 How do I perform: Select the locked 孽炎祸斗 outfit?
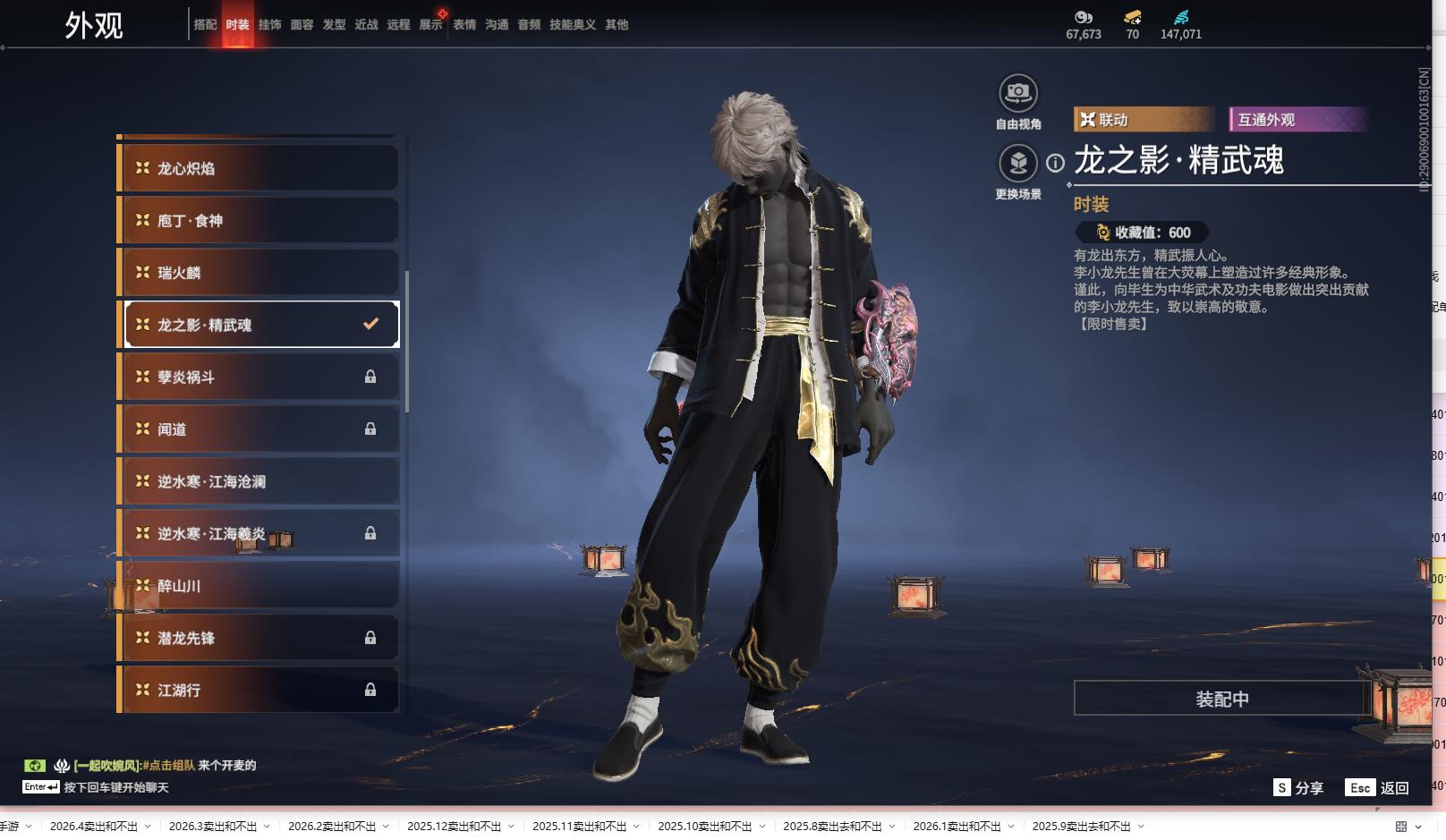pos(258,377)
